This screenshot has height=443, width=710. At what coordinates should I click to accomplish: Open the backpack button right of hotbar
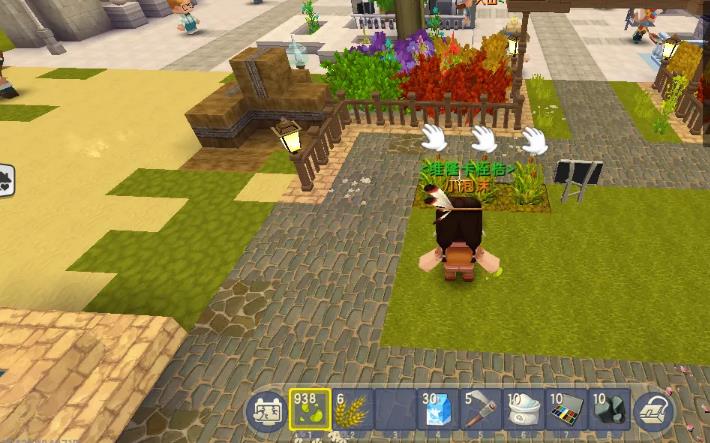pos(654,411)
